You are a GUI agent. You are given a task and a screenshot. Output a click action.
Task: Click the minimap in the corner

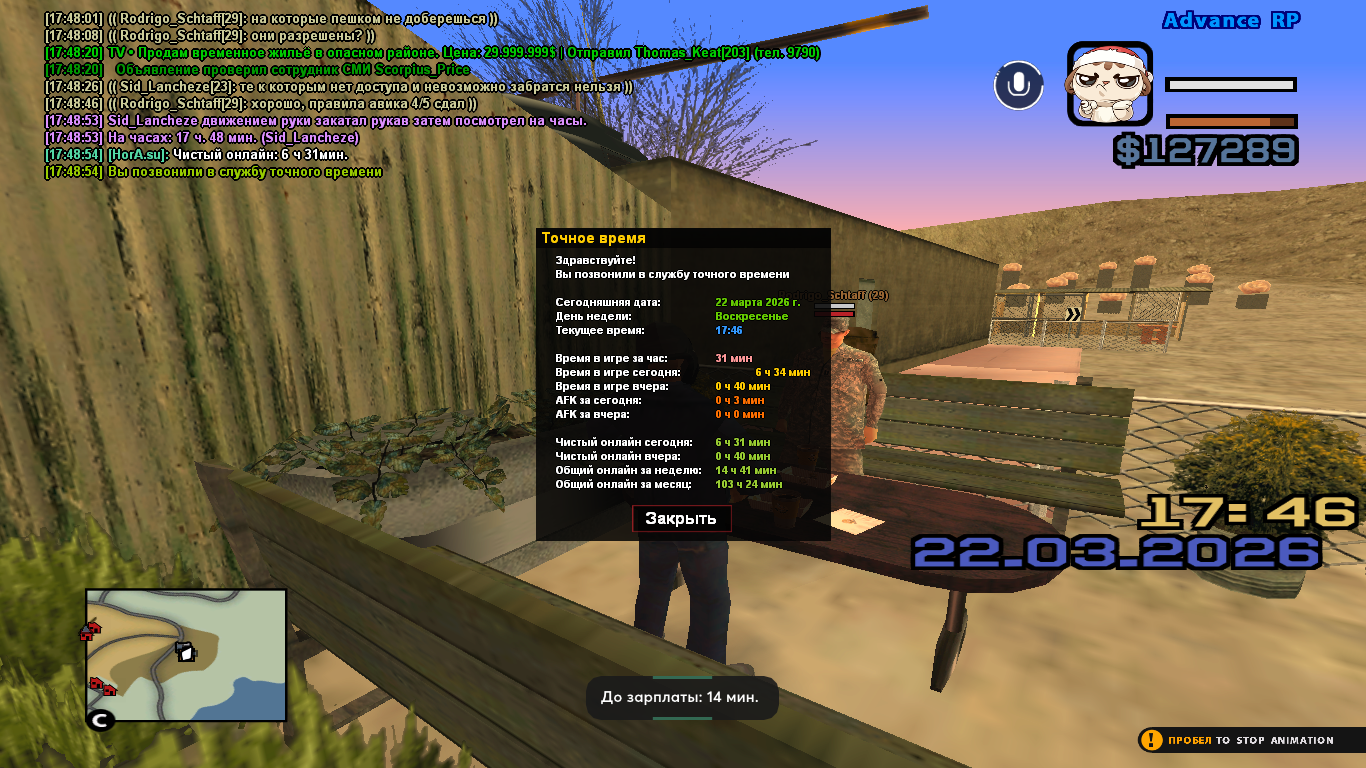186,655
